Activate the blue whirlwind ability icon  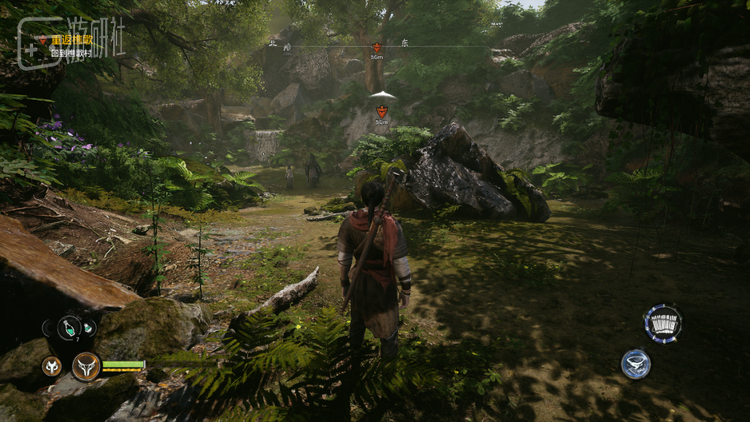(x=636, y=364)
